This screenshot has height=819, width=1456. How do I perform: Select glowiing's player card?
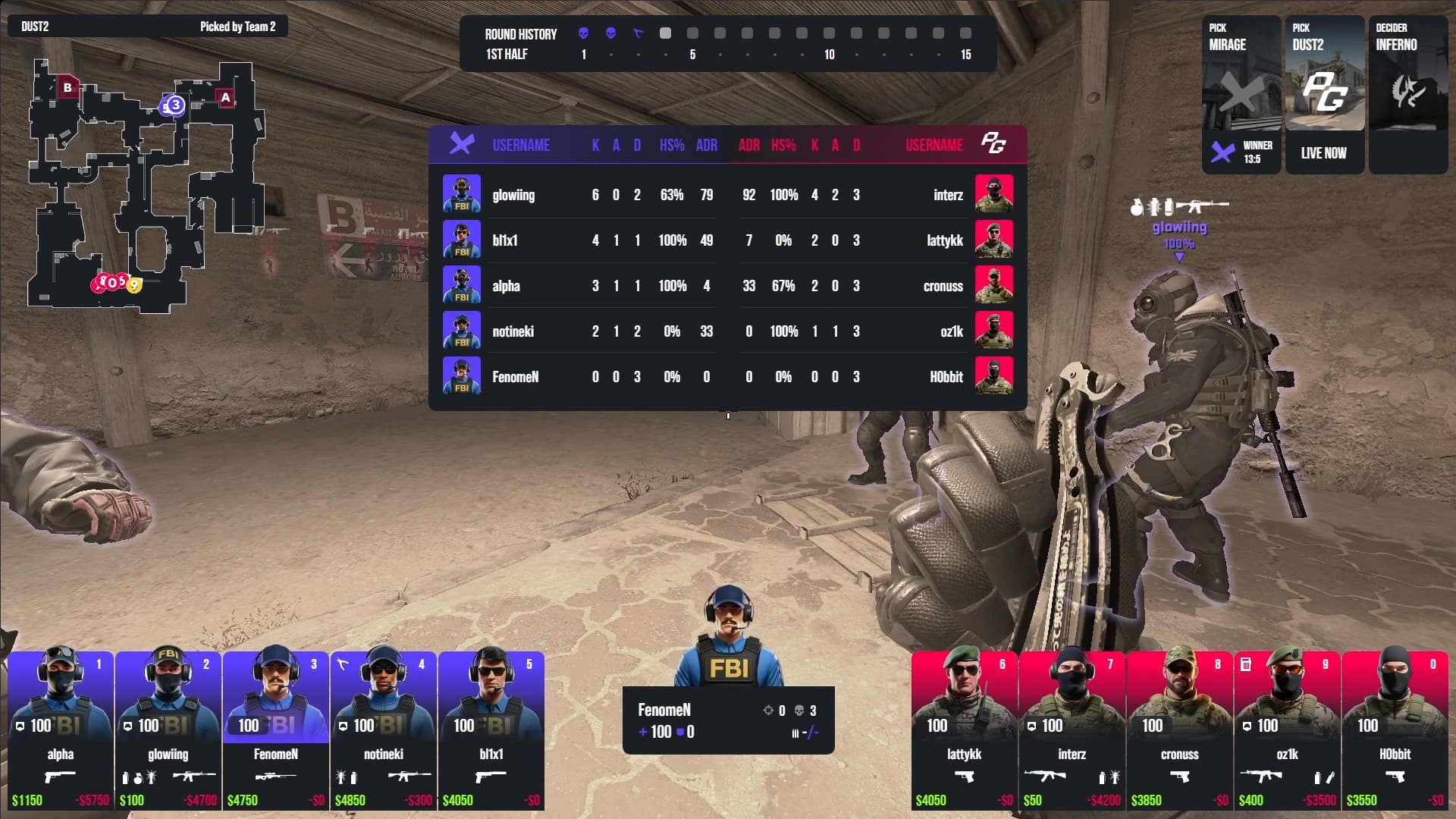(x=168, y=730)
